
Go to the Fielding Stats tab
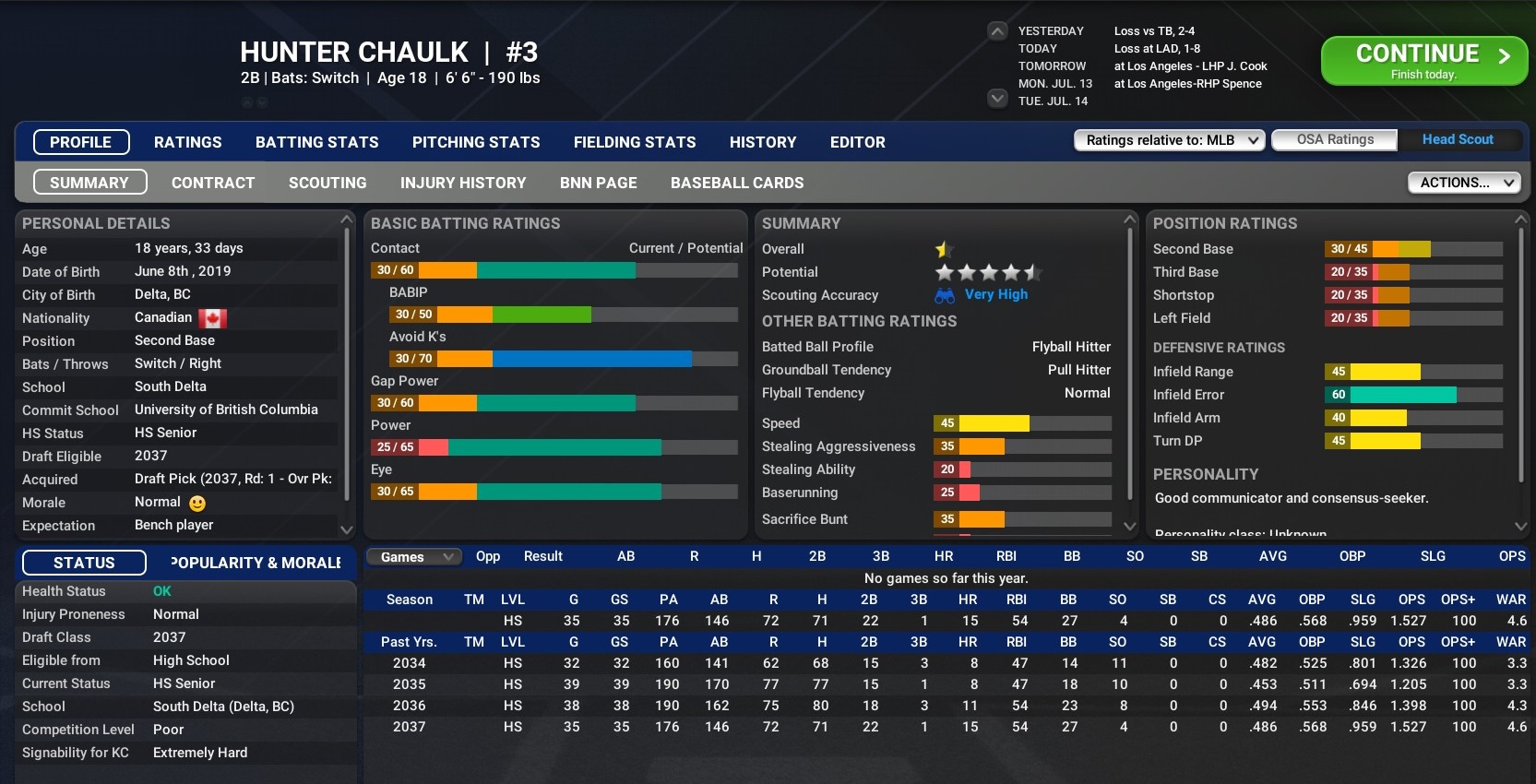pyautogui.click(x=635, y=142)
